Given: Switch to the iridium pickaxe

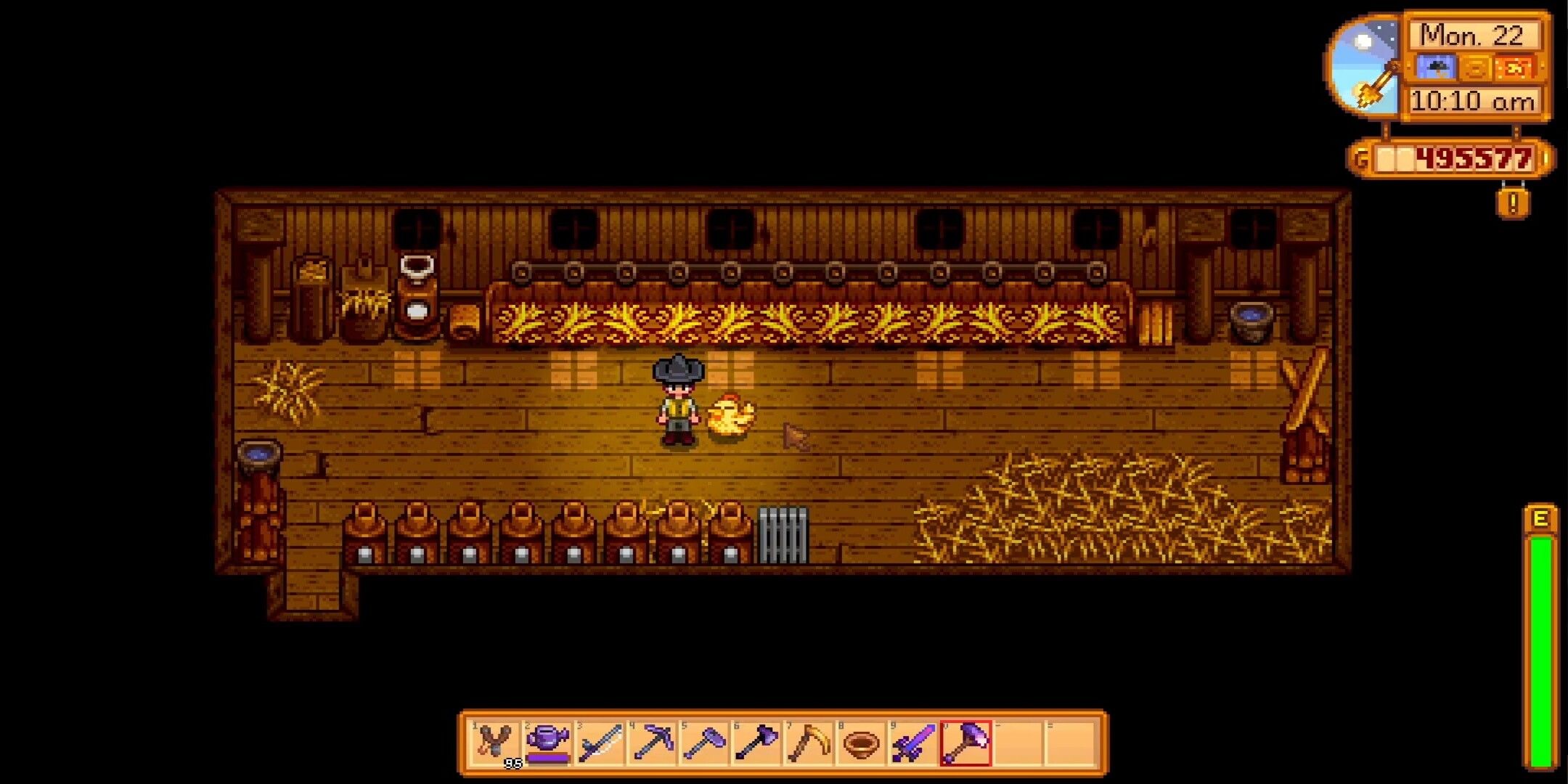Looking at the screenshot, I should pos(652,743).
